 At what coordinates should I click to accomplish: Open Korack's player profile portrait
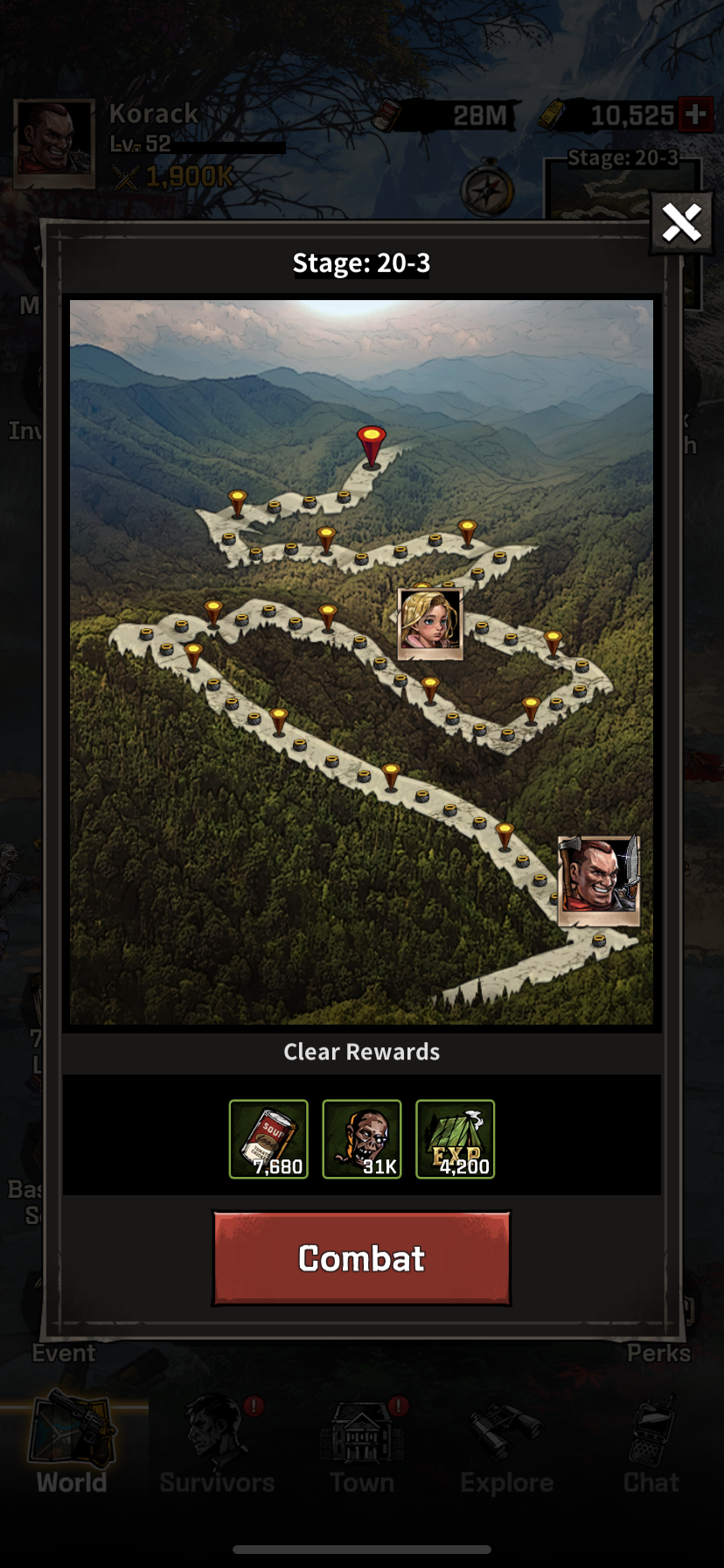(54, 143)
